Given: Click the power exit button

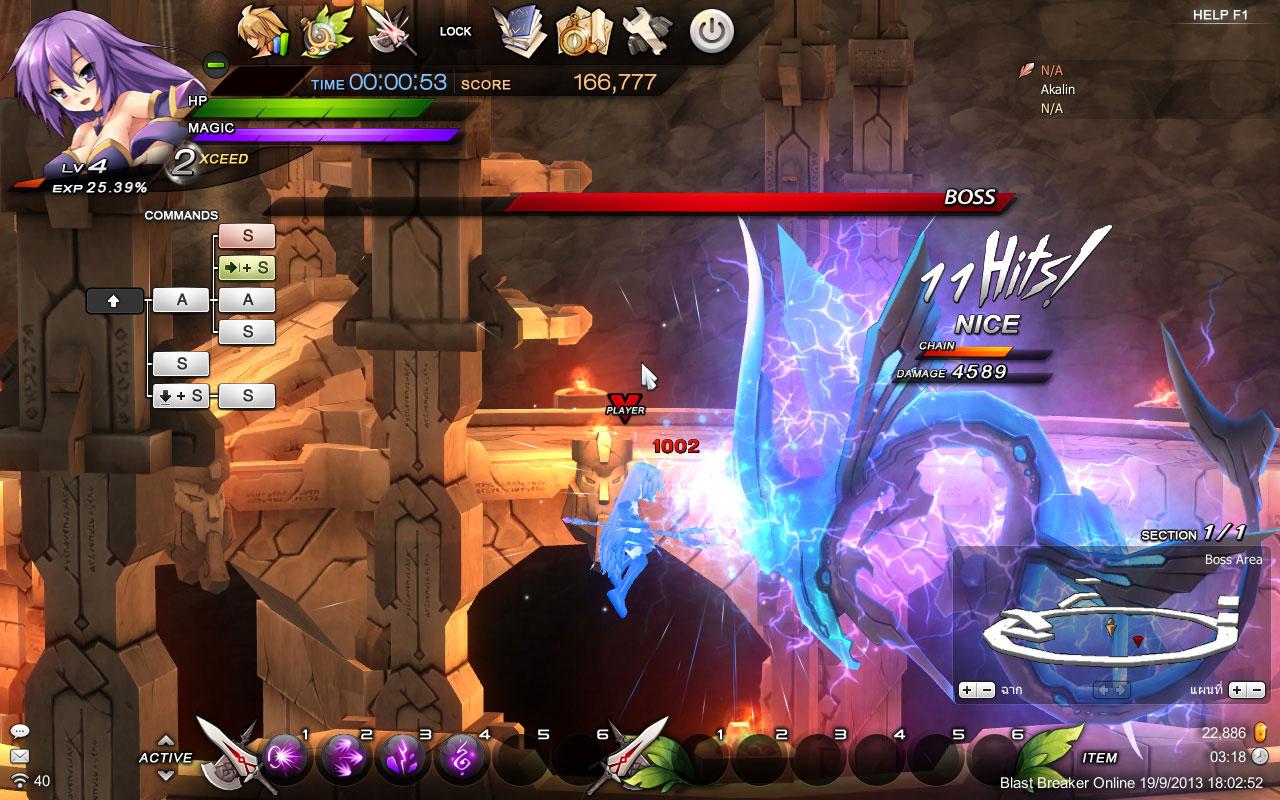Looking at the screenshot, I should (x=710, y=30).
